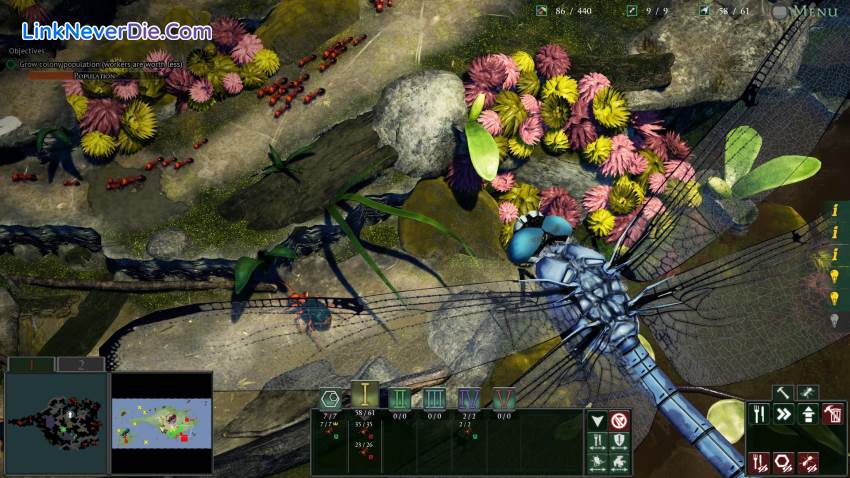Open the ant units tab

[x=806, y=392]
